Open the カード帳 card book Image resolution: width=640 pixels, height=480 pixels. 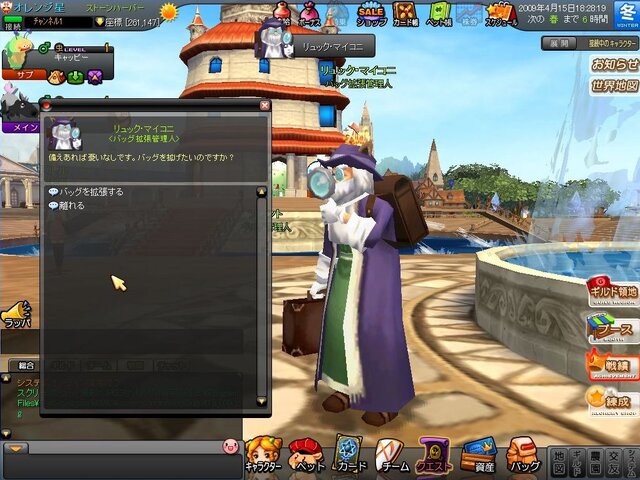pos(406,17)
